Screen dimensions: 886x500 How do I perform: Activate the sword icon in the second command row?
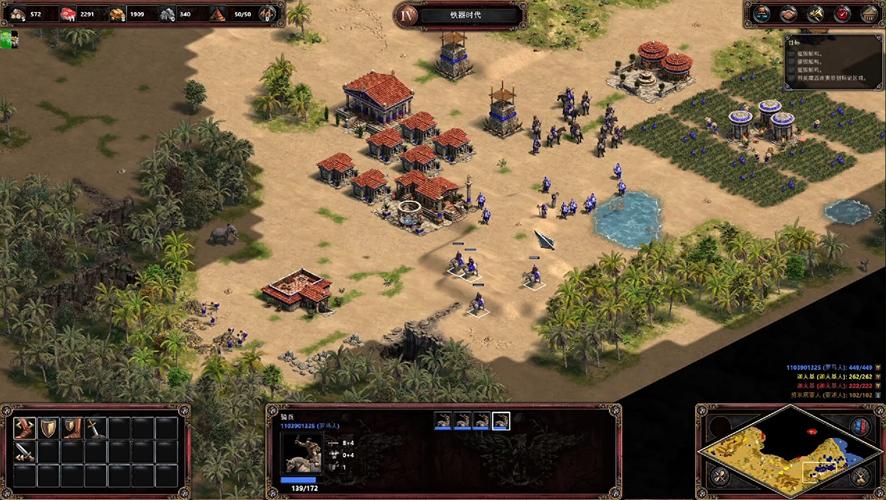coord(25,451)
